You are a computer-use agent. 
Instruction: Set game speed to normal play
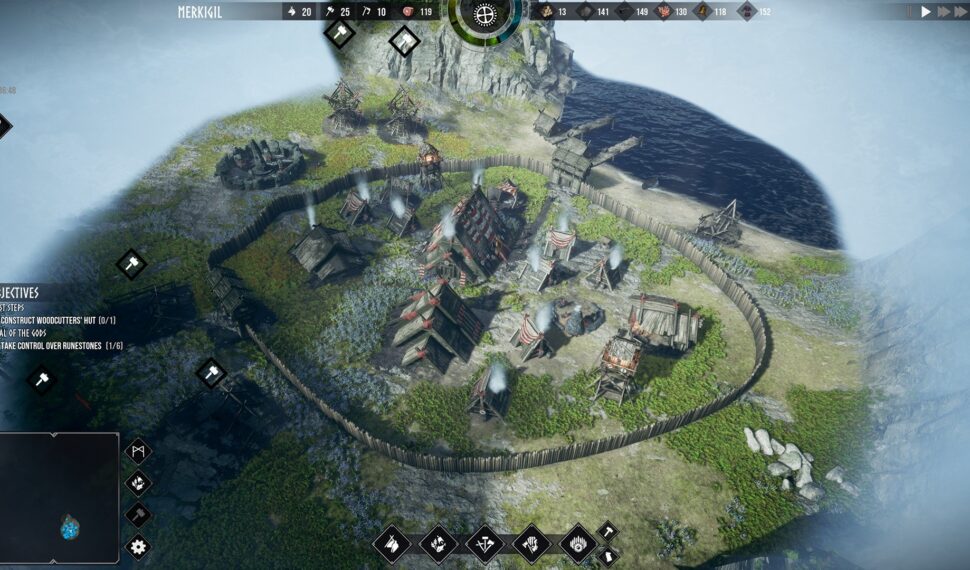[926, 11]
